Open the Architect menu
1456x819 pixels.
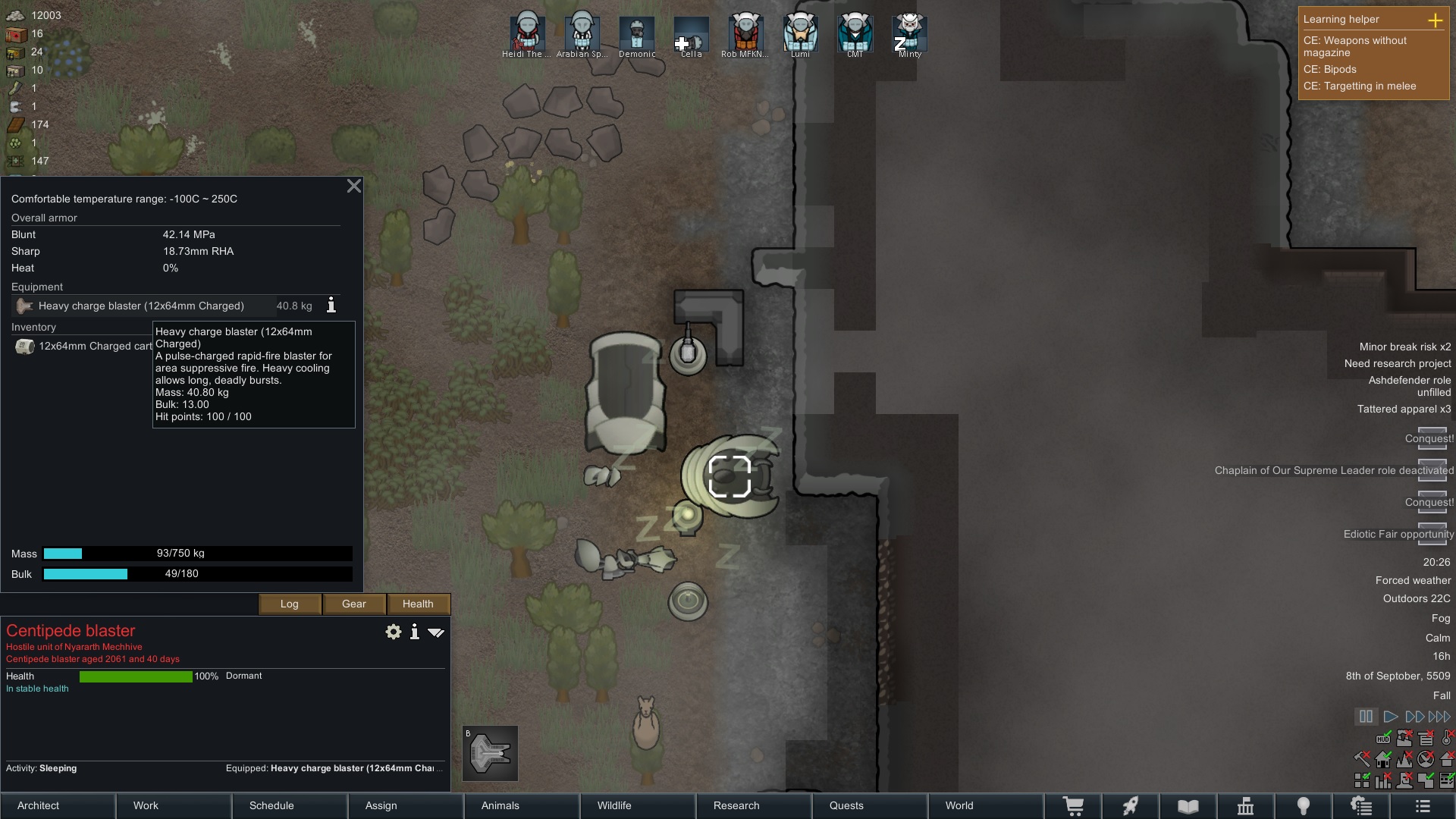tap(58, 805)
